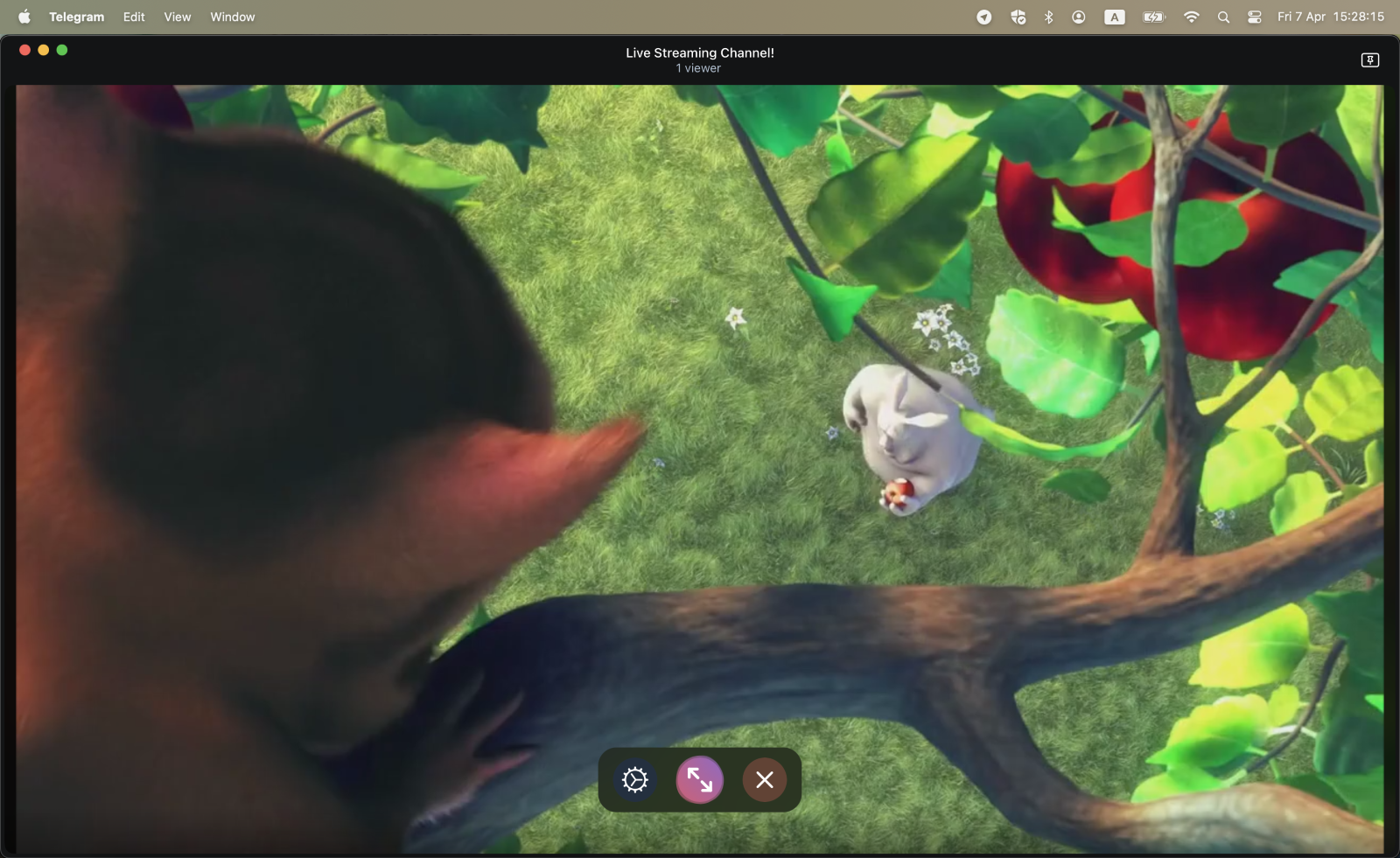Open the View menu
This screenshot has width=1400, height=858.
click(178, 17)
